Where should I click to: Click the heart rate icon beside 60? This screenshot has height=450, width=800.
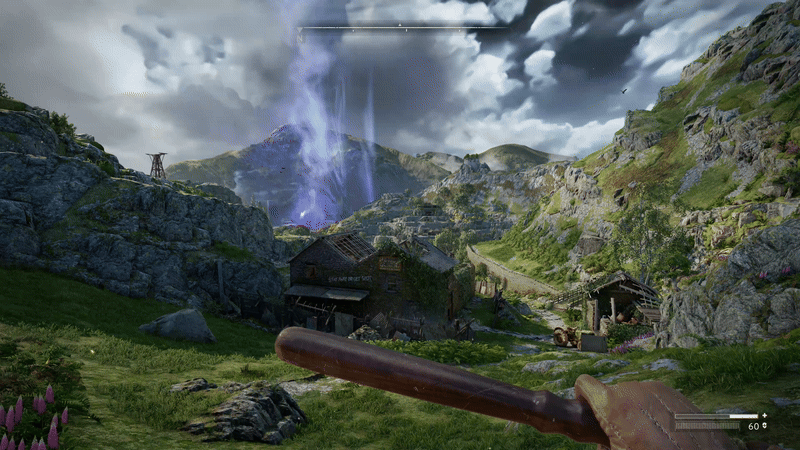coord(765,426)
